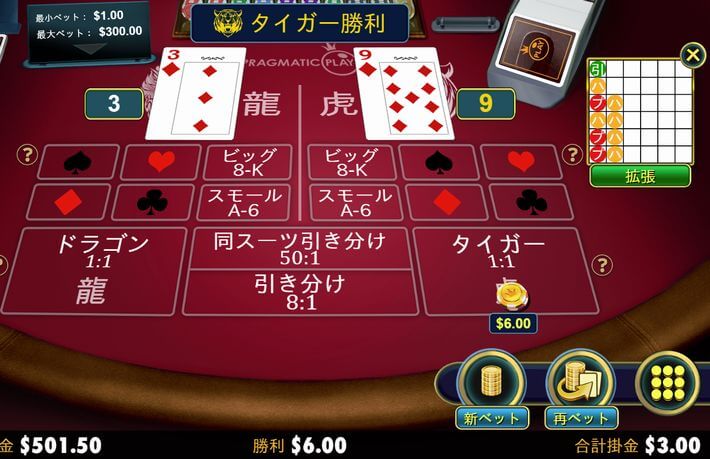
Task: Expand the roadmap with the 拡張 button
Action: [x=639, y=176]
